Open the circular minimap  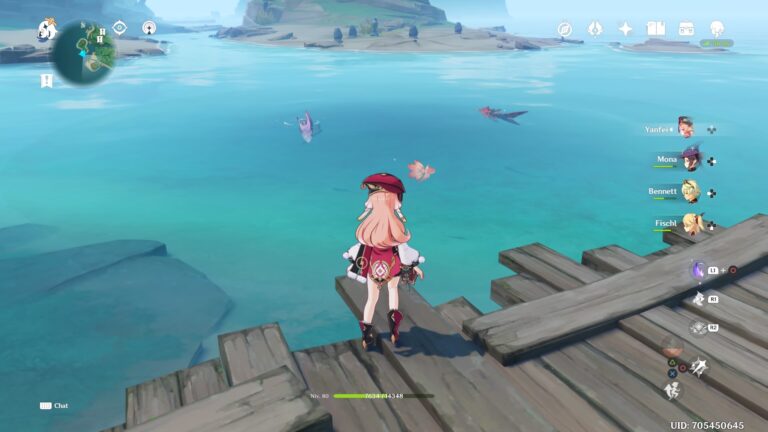click(x=83, y=52)
